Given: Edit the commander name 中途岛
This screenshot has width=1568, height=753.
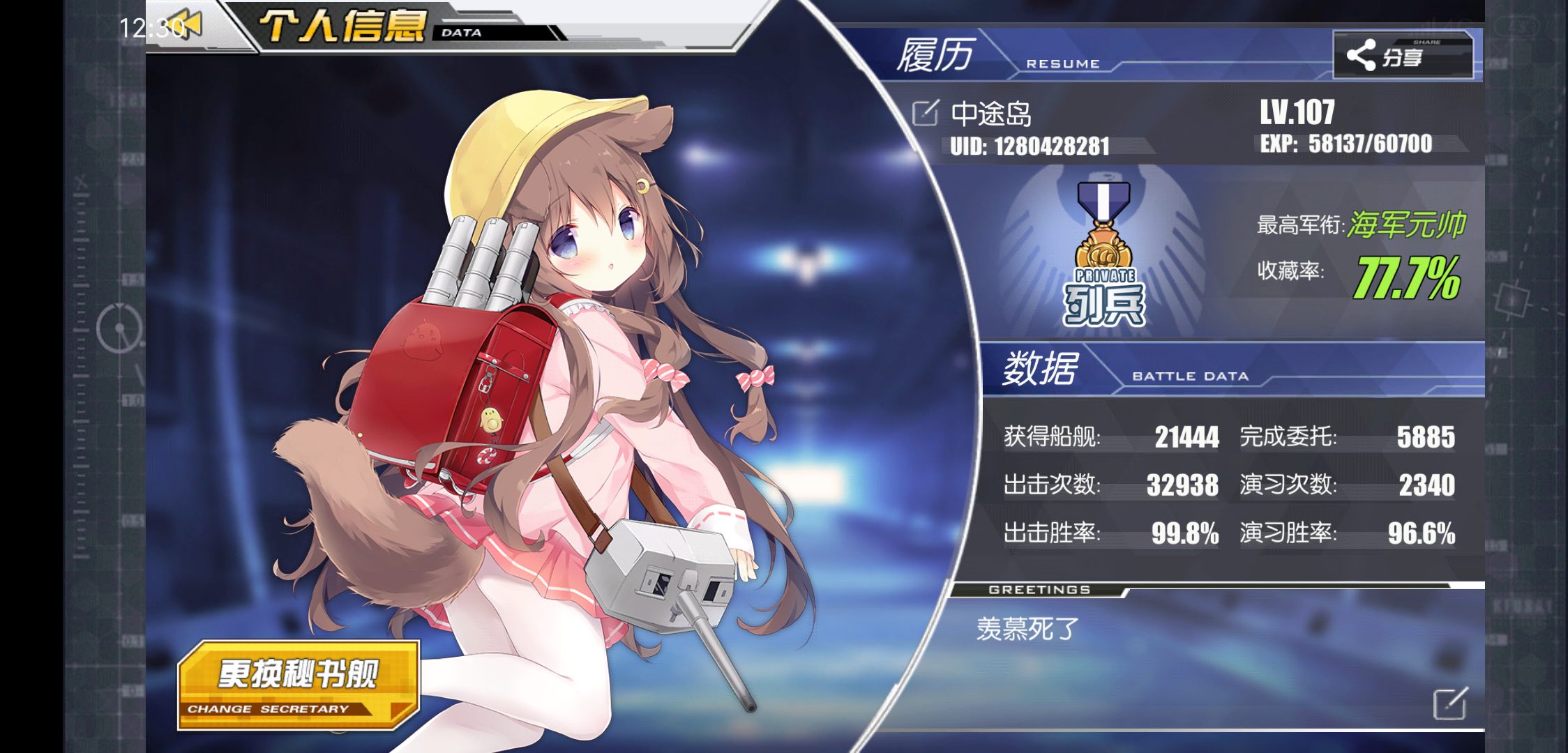Looking at the screenshot, I should coord(926,114).
